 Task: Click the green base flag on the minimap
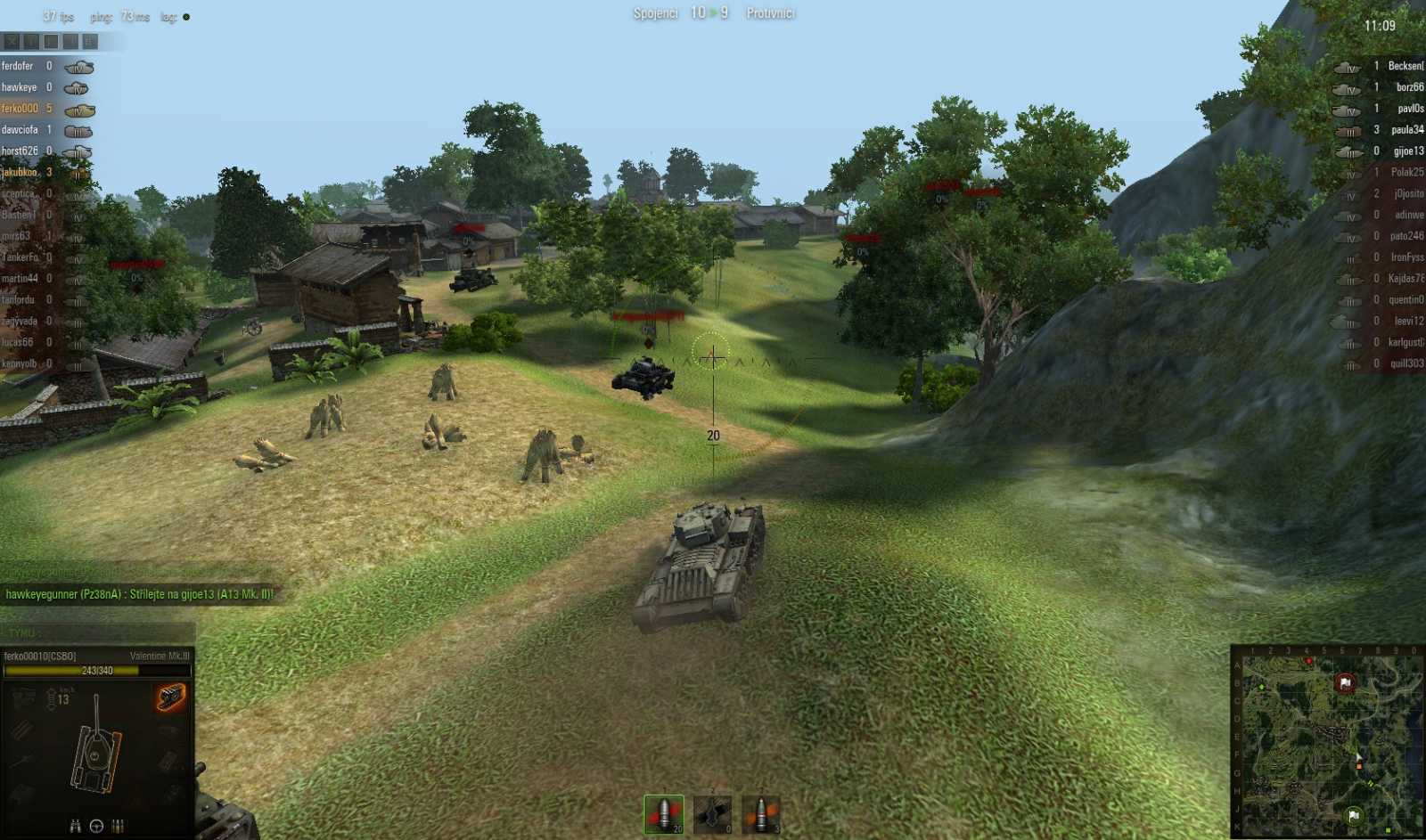pyautogui.click(x=1352, y=815)
